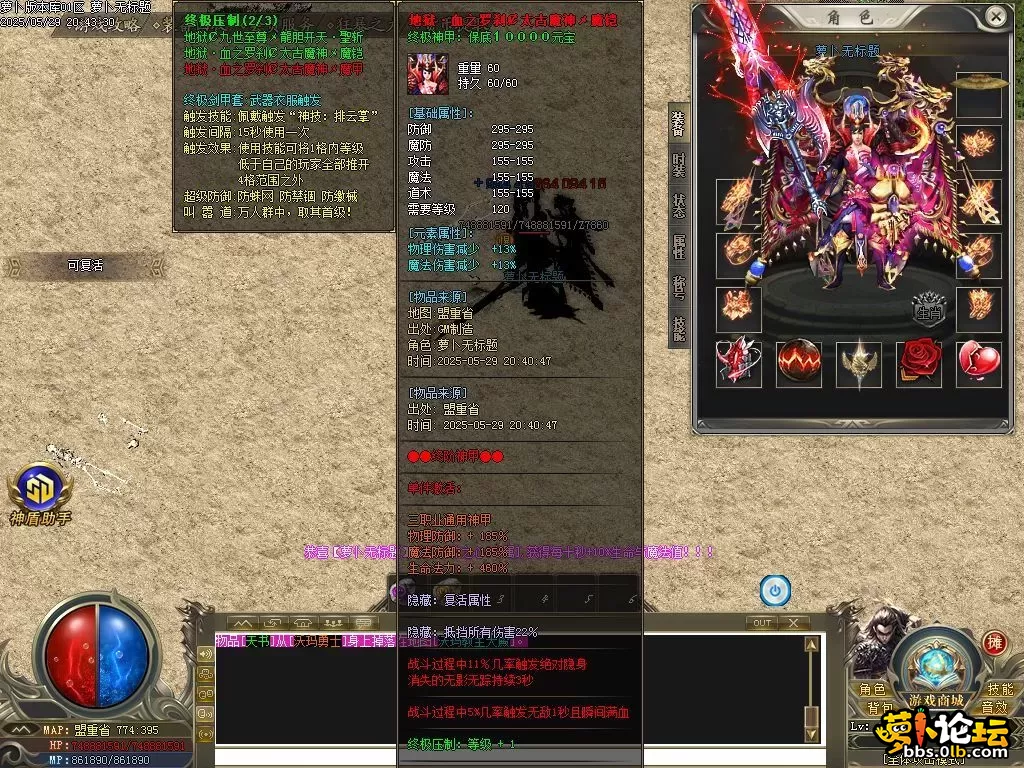1024x768 pixels.
Task: Select the red heartbeat orb equipment slot
Action: coord(799,364)
